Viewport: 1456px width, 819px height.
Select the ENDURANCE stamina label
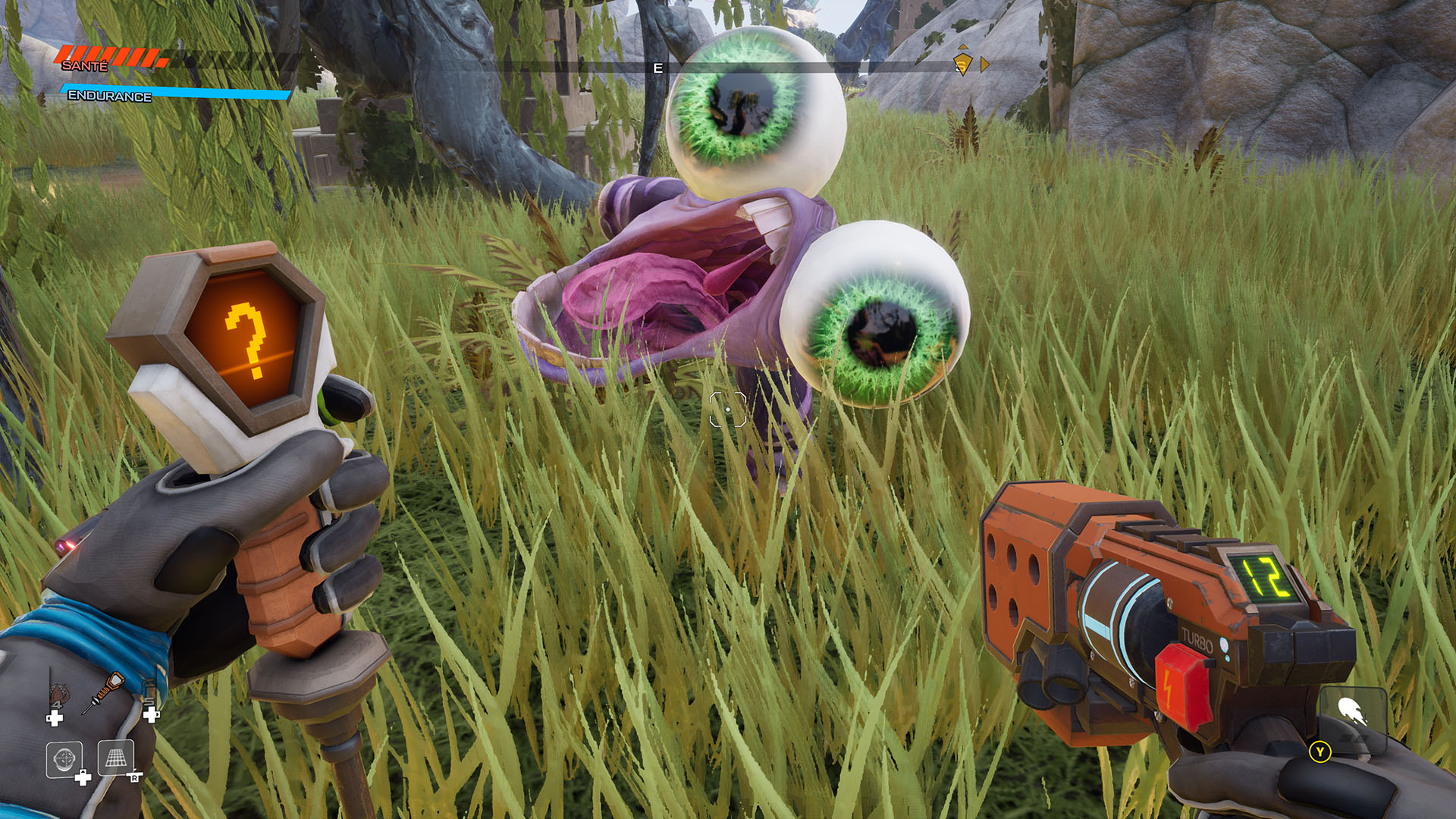coord(109,97)
